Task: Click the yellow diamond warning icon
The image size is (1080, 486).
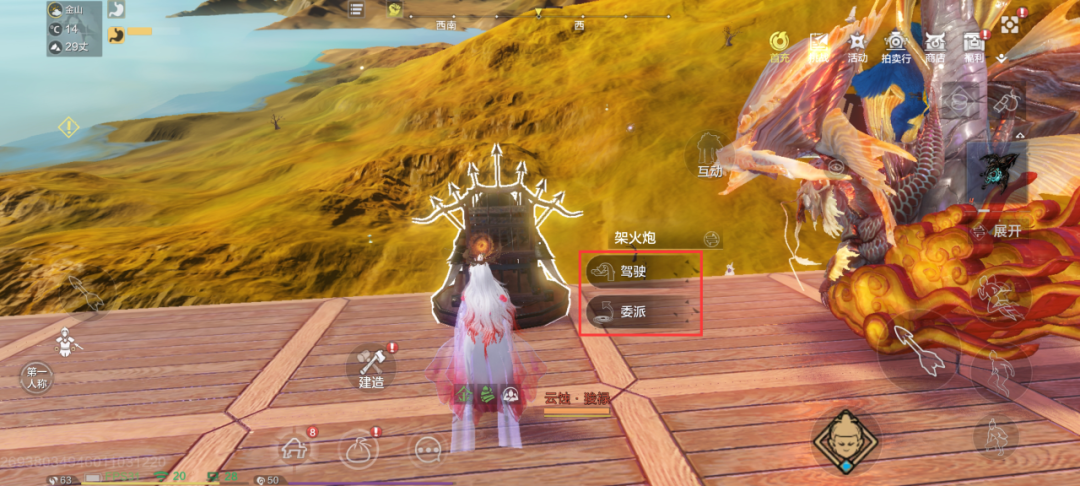Action: click(68, 128)
